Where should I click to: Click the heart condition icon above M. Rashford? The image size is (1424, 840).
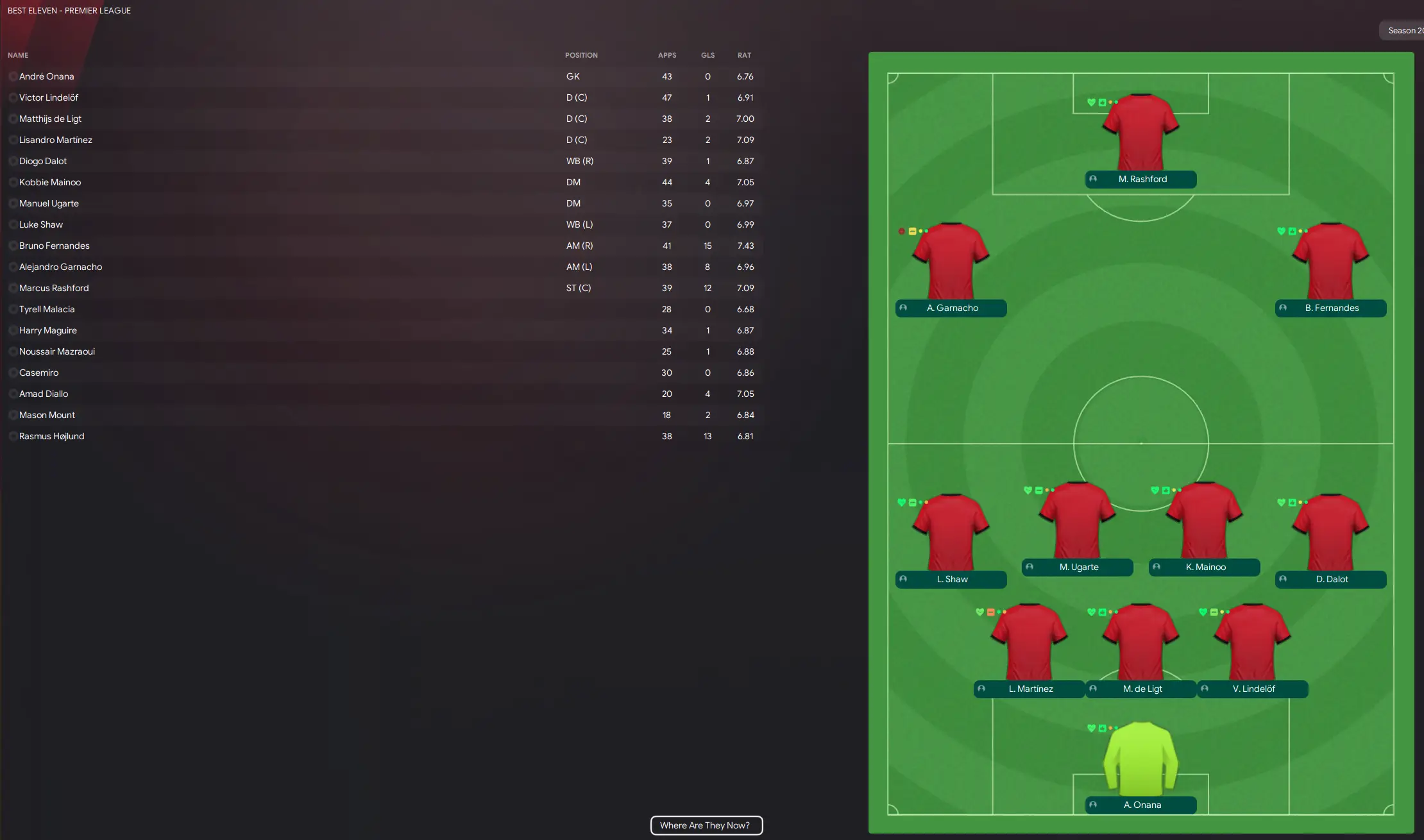tap(1092, 101)
